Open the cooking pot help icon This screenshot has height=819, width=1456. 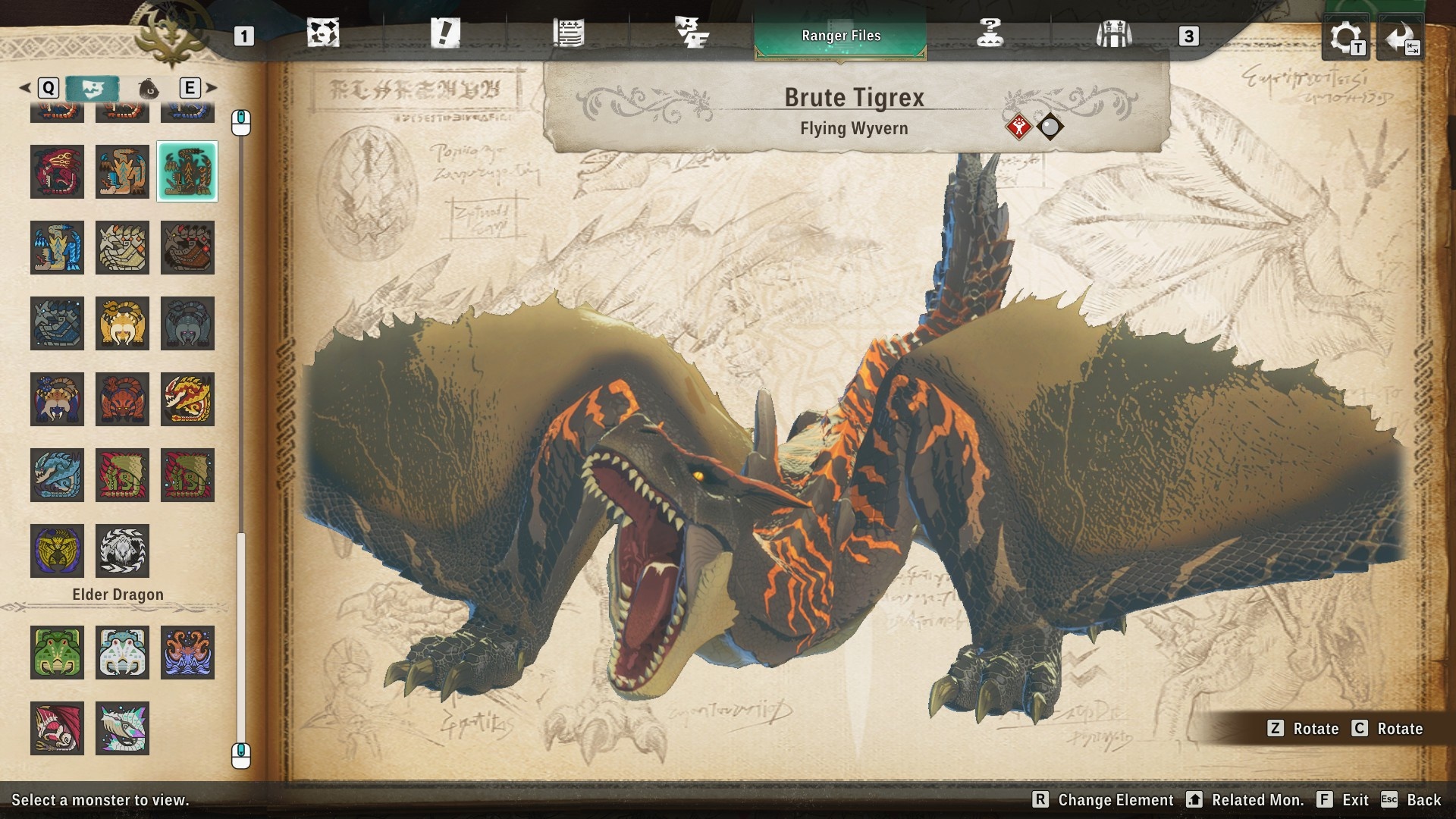pos(991,34)
